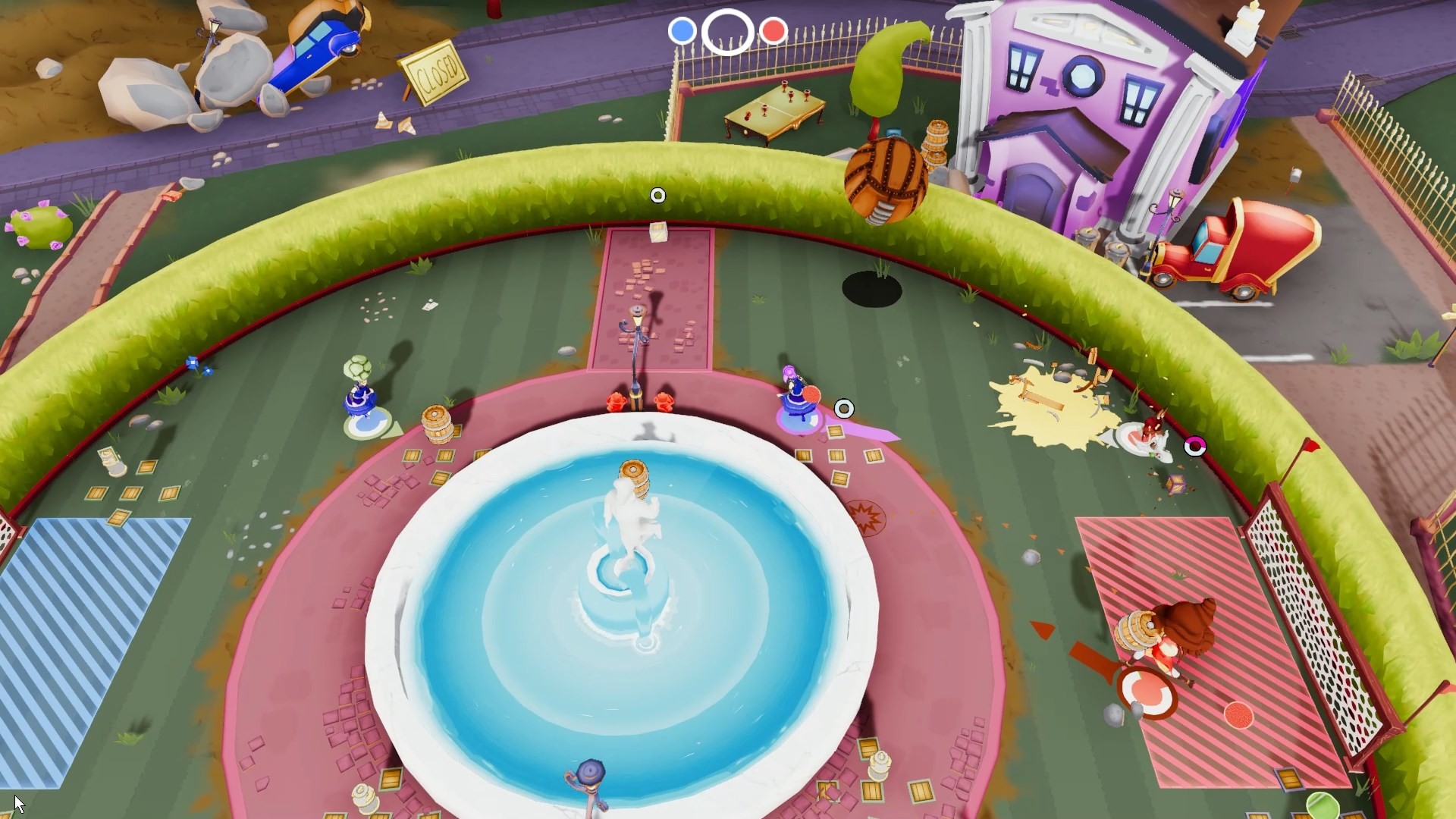This screenshot has height=819, width=1456.
Task: Click the ring marker beside the purple-haired player
Action: [x=844, y=409]
